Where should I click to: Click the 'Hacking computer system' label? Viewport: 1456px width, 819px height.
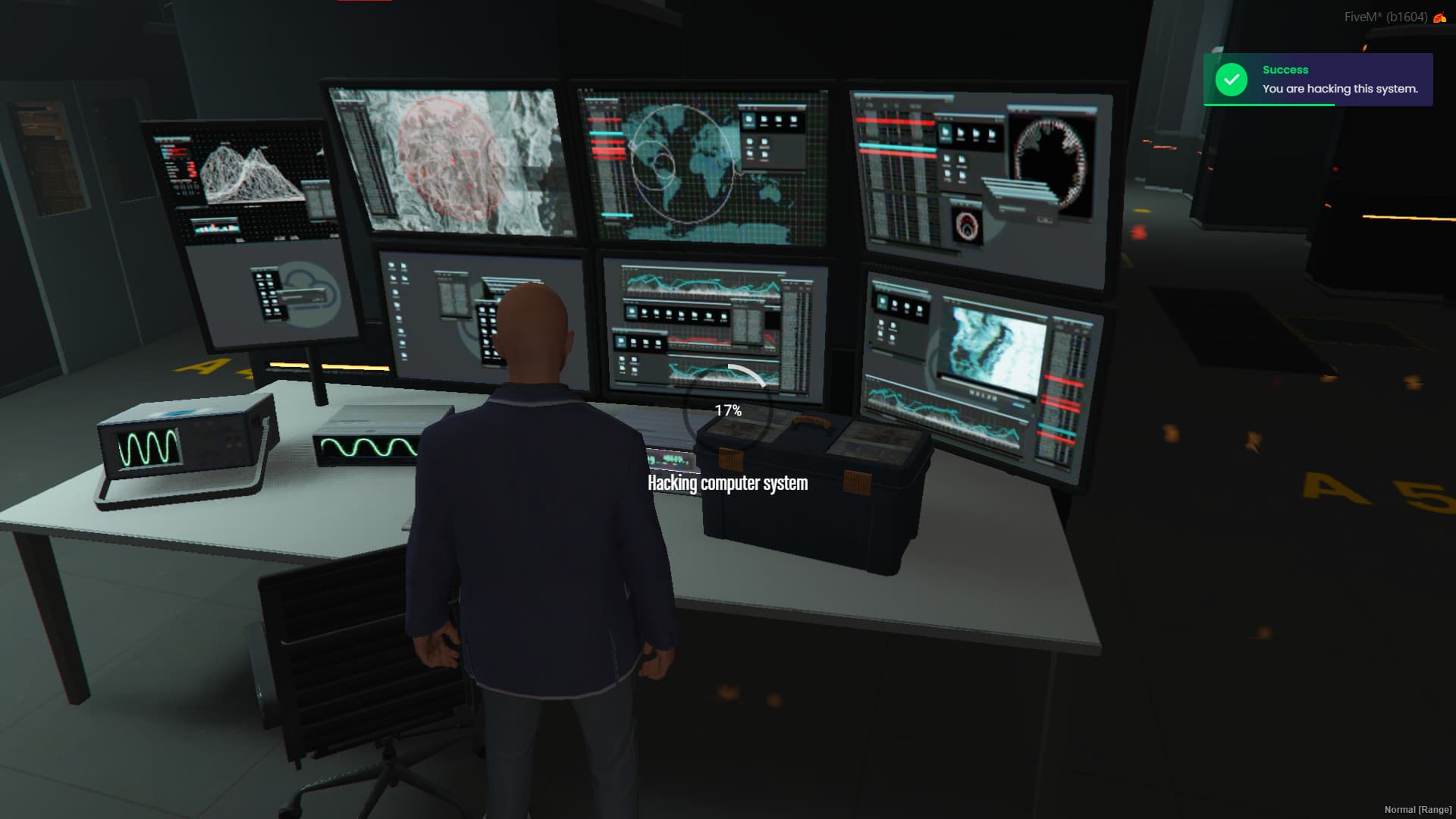(726, 483)
